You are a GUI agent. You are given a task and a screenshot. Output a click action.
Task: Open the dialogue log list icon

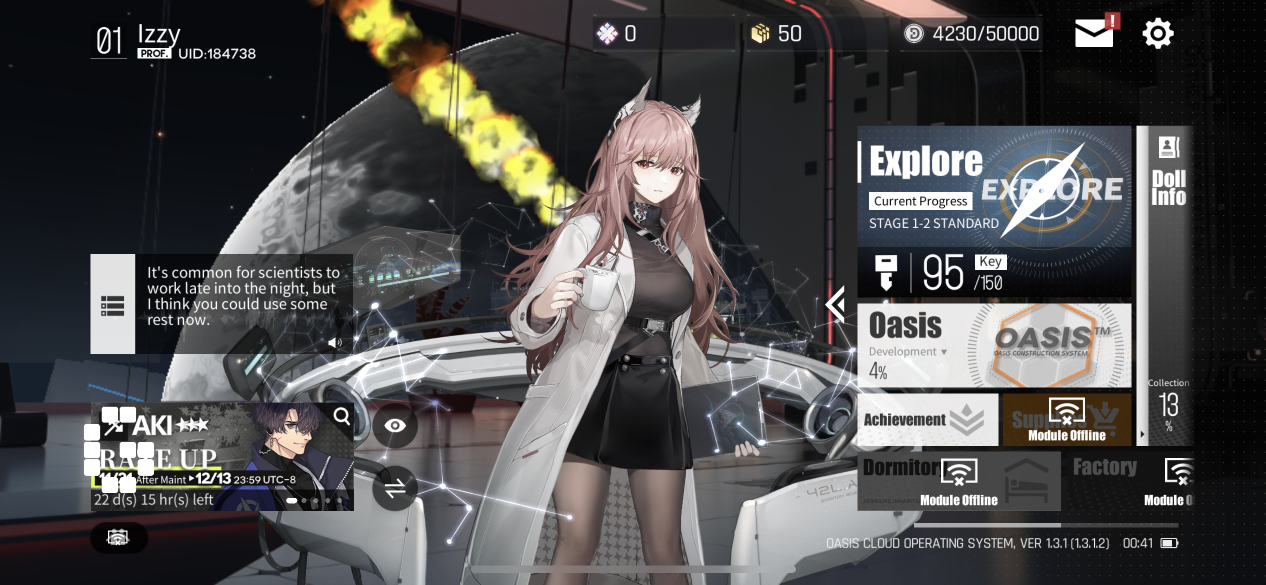112,305
